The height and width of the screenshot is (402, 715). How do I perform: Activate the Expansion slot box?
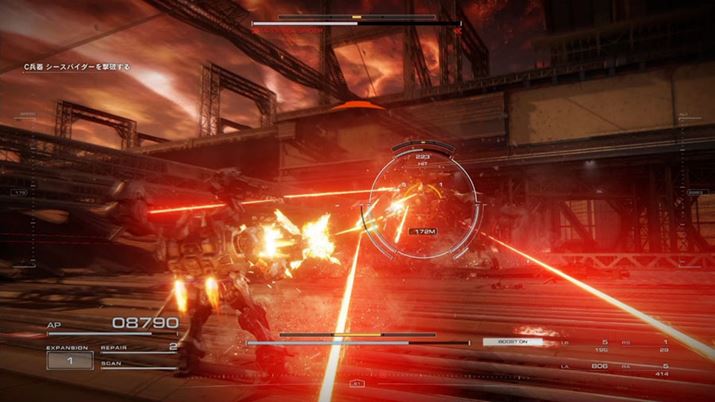[x=70, y=358]
